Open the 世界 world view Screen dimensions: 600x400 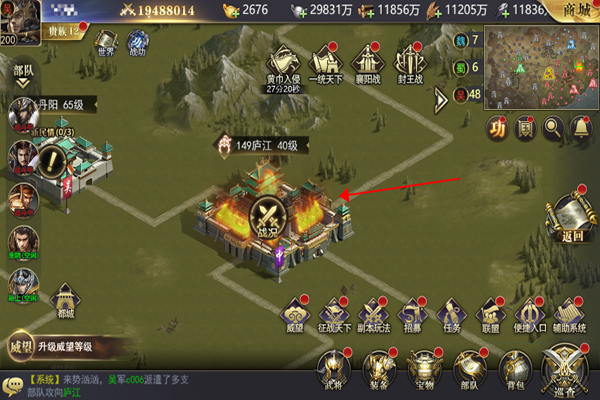[108, 44]
